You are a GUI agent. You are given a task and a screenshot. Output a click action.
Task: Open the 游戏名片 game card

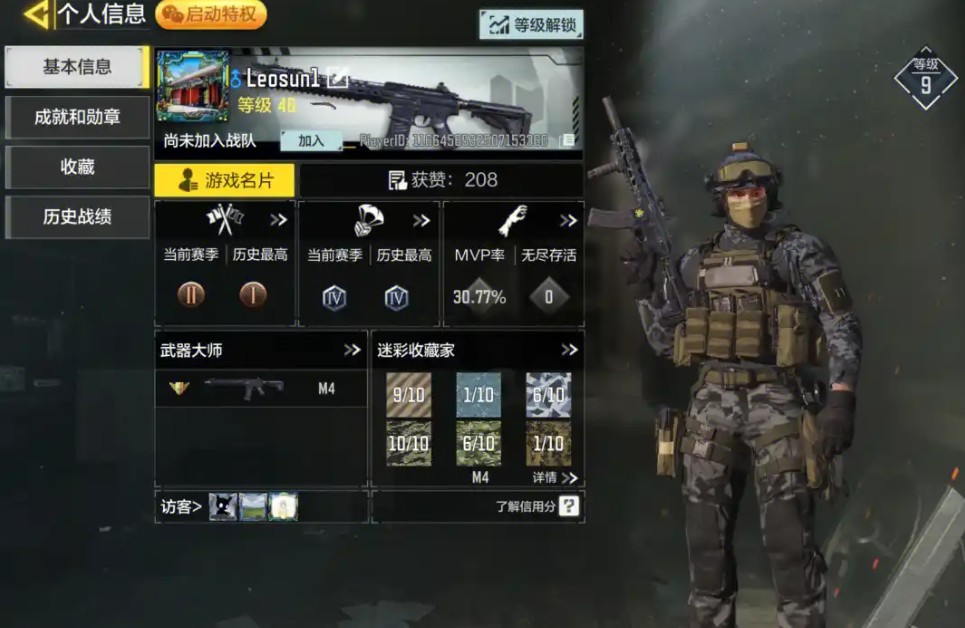[x=225, y=180]
